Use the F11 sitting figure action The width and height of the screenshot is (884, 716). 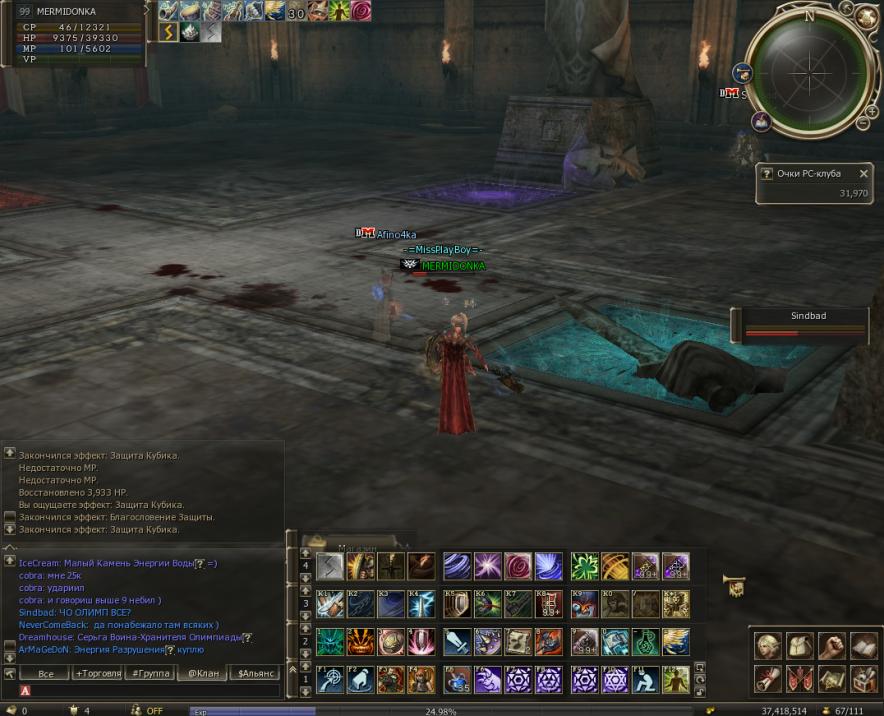pos(646,679)
